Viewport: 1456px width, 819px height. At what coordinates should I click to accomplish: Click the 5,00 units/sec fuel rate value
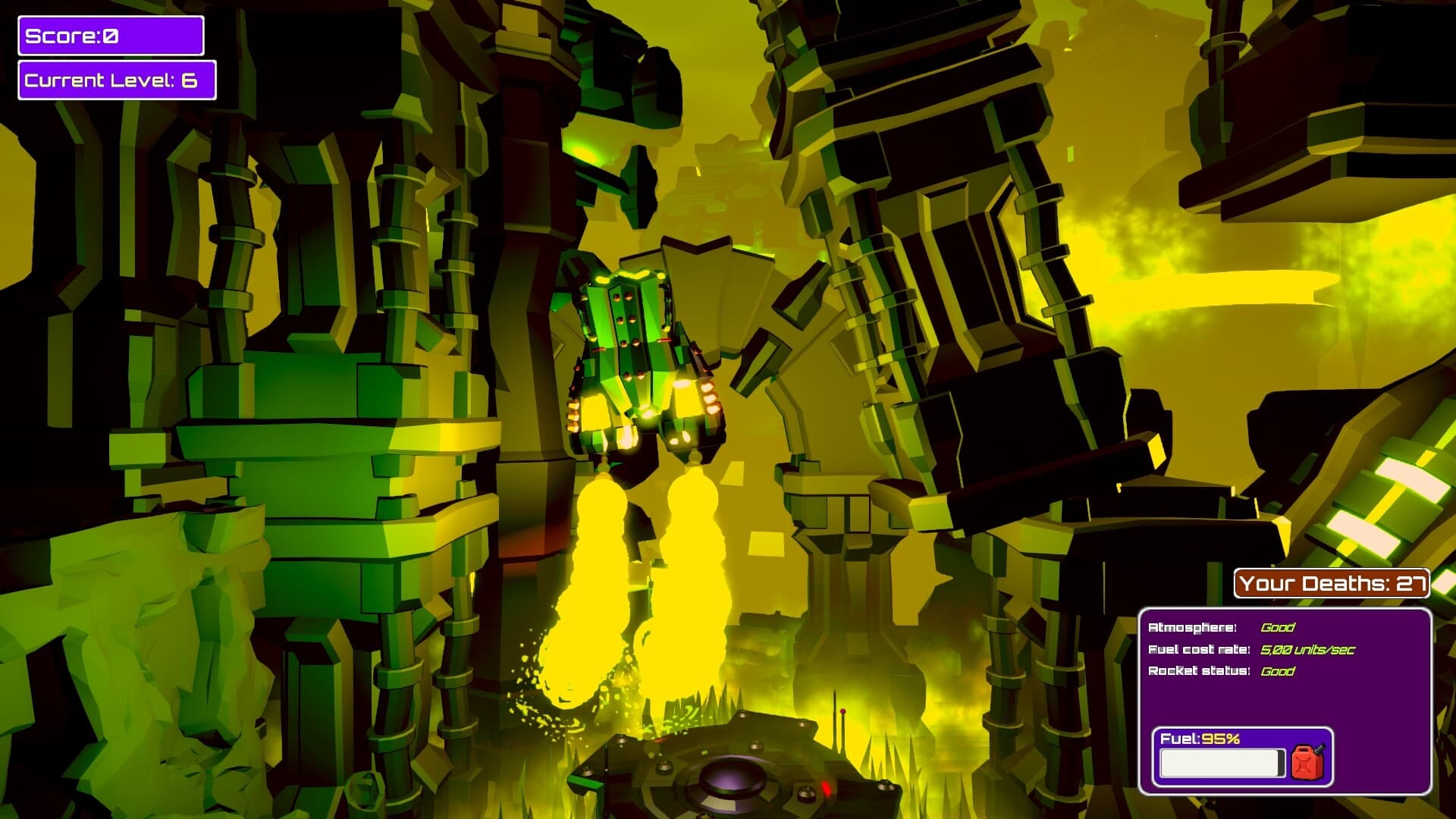tap(1310, 650)
